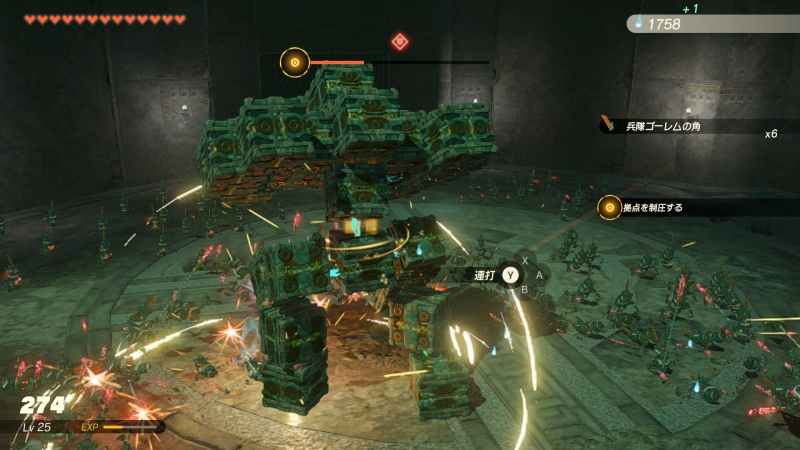Click the boss weak-point gauge icon
Screen dimensions: 800x450
294,63
